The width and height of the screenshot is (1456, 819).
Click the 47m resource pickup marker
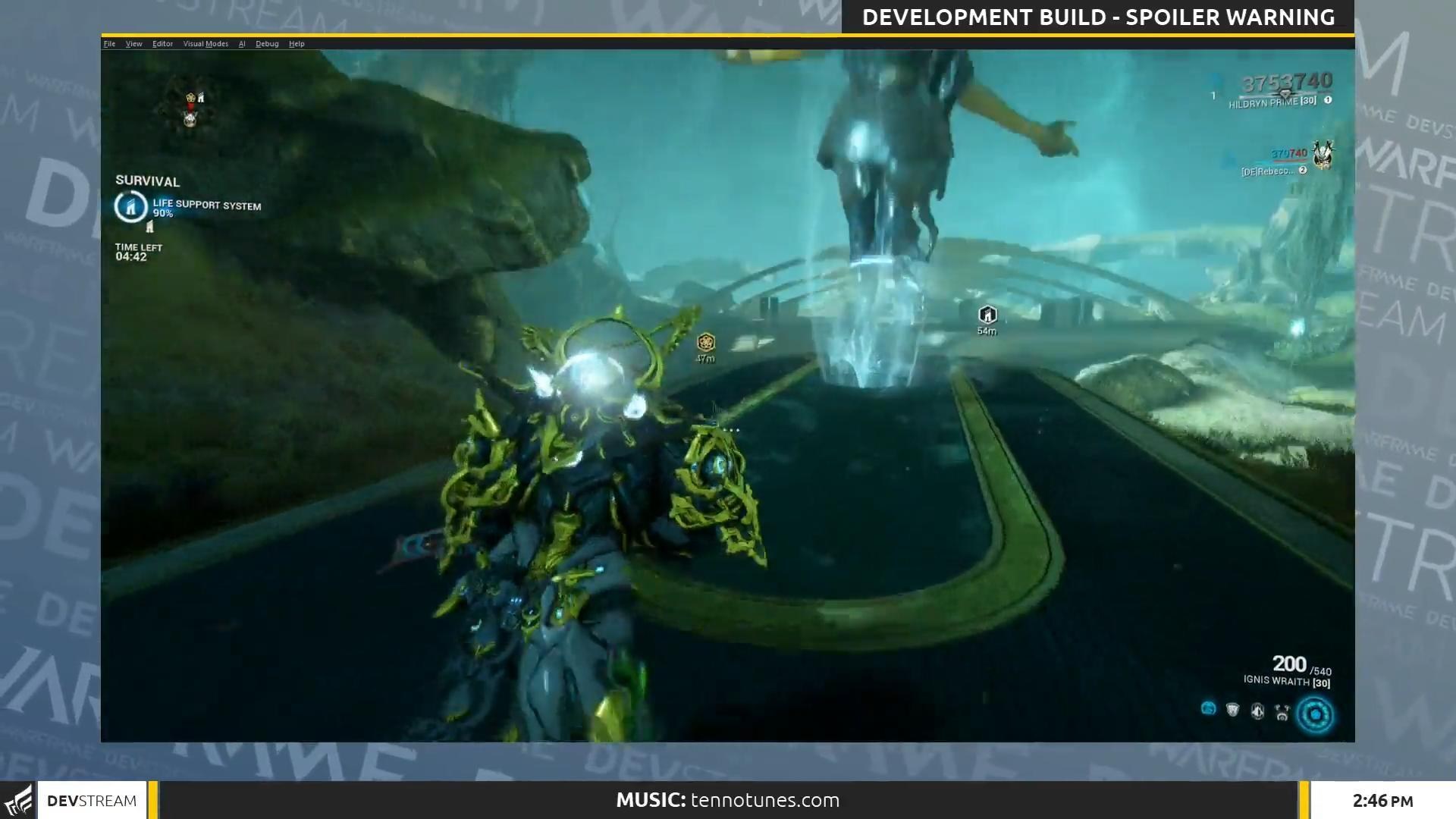click(x=704, y=344)
